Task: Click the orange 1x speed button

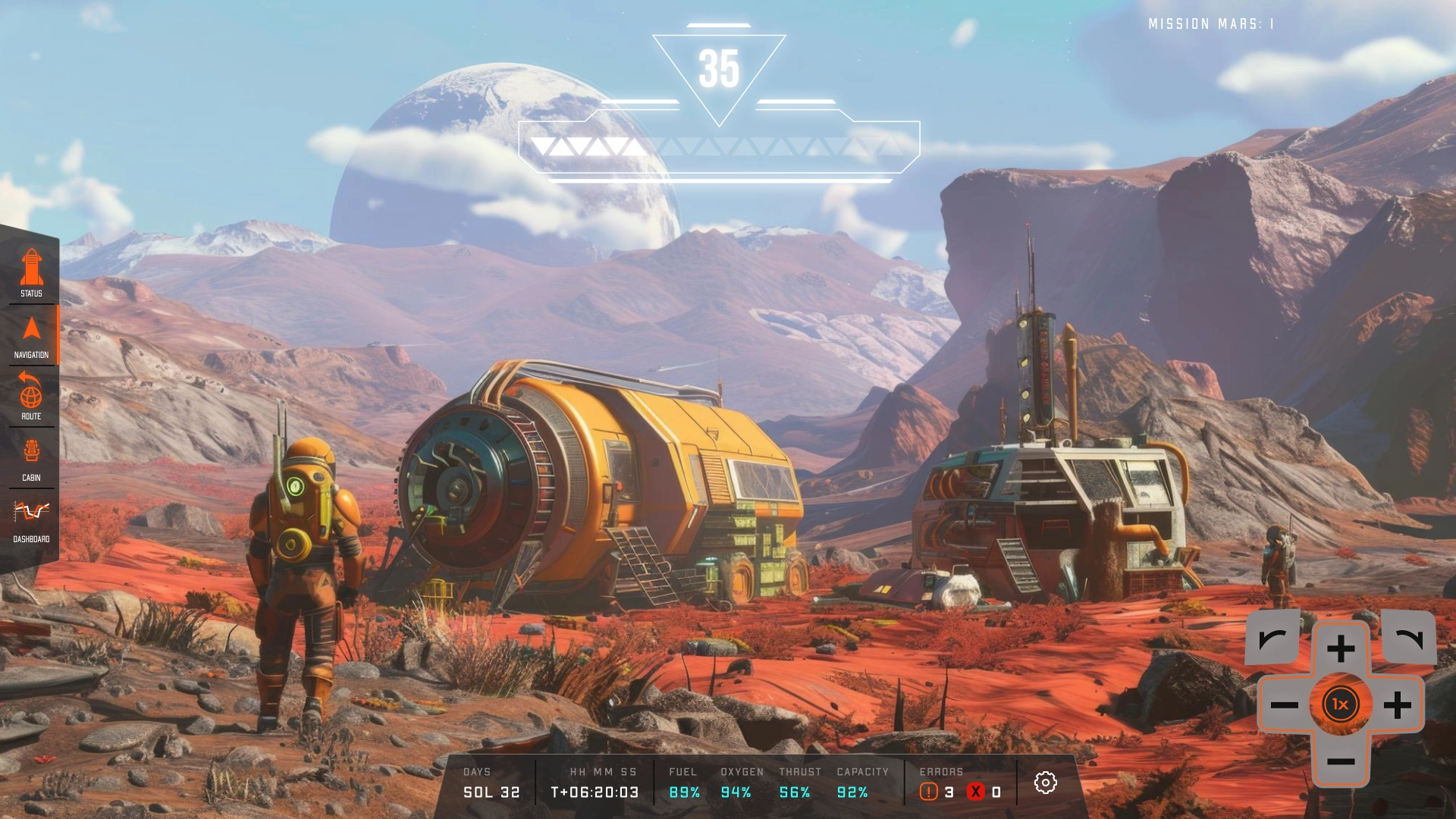Action: (1341, 704)
